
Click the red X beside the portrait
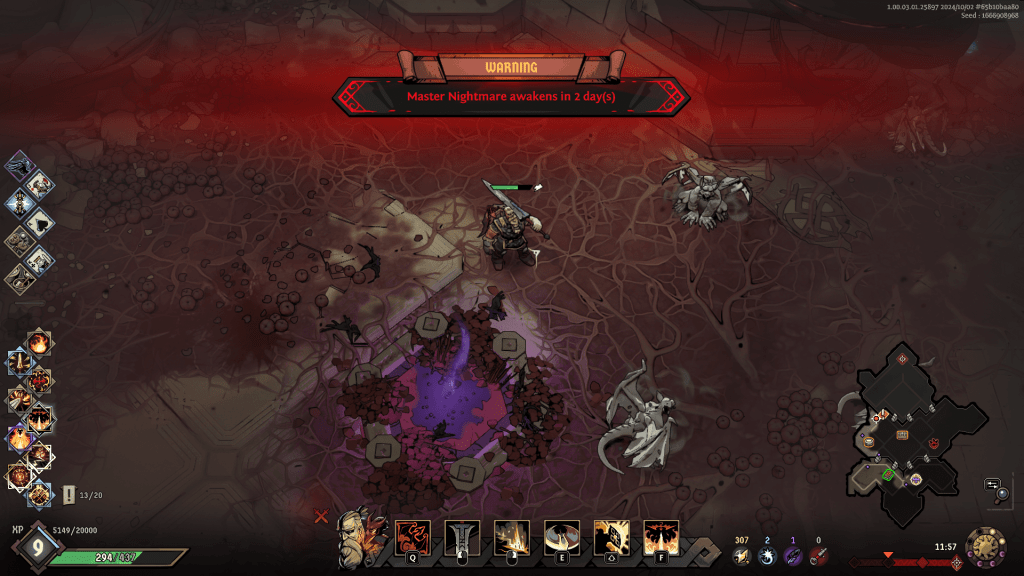tap(321, 517)
